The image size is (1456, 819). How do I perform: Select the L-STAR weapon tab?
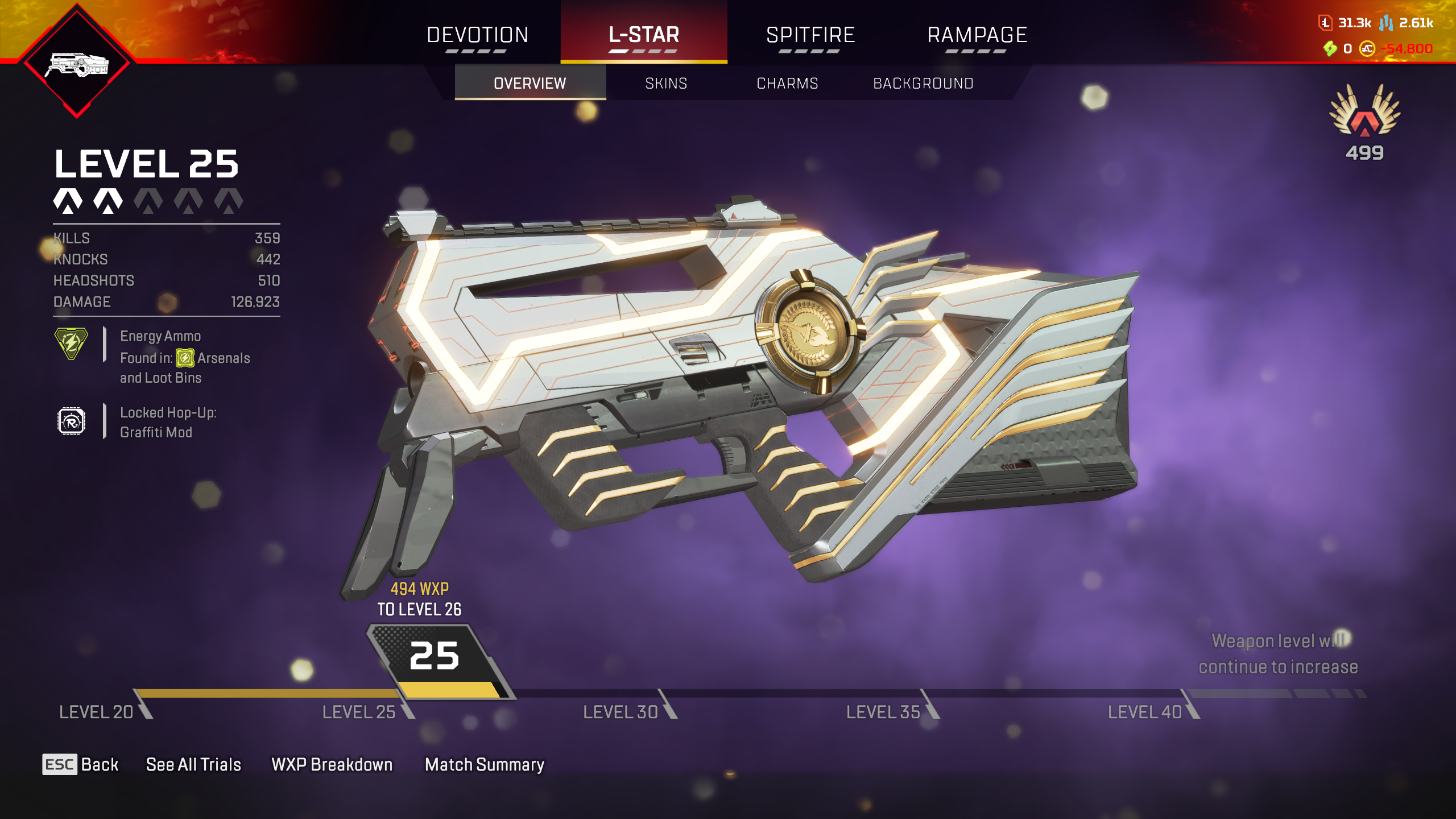(x=644, y=35)
